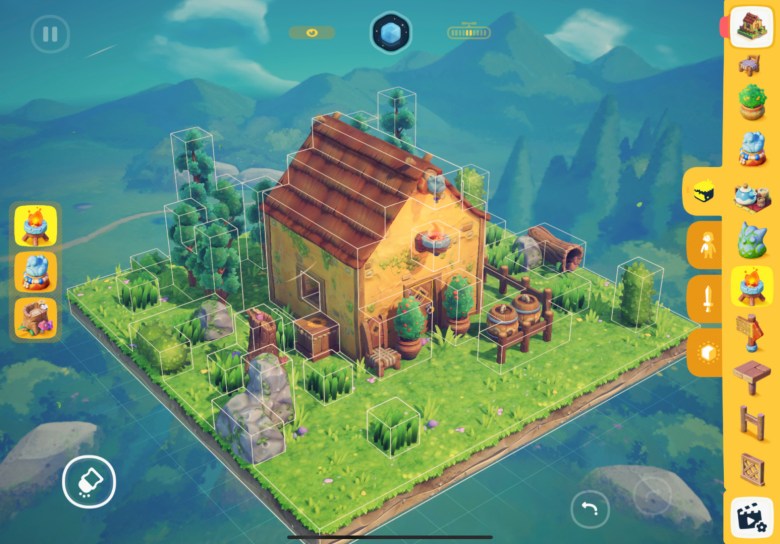Choose the wooden fence section item
This screenshot has width=780, height=544.
click(x=751, y=421)
